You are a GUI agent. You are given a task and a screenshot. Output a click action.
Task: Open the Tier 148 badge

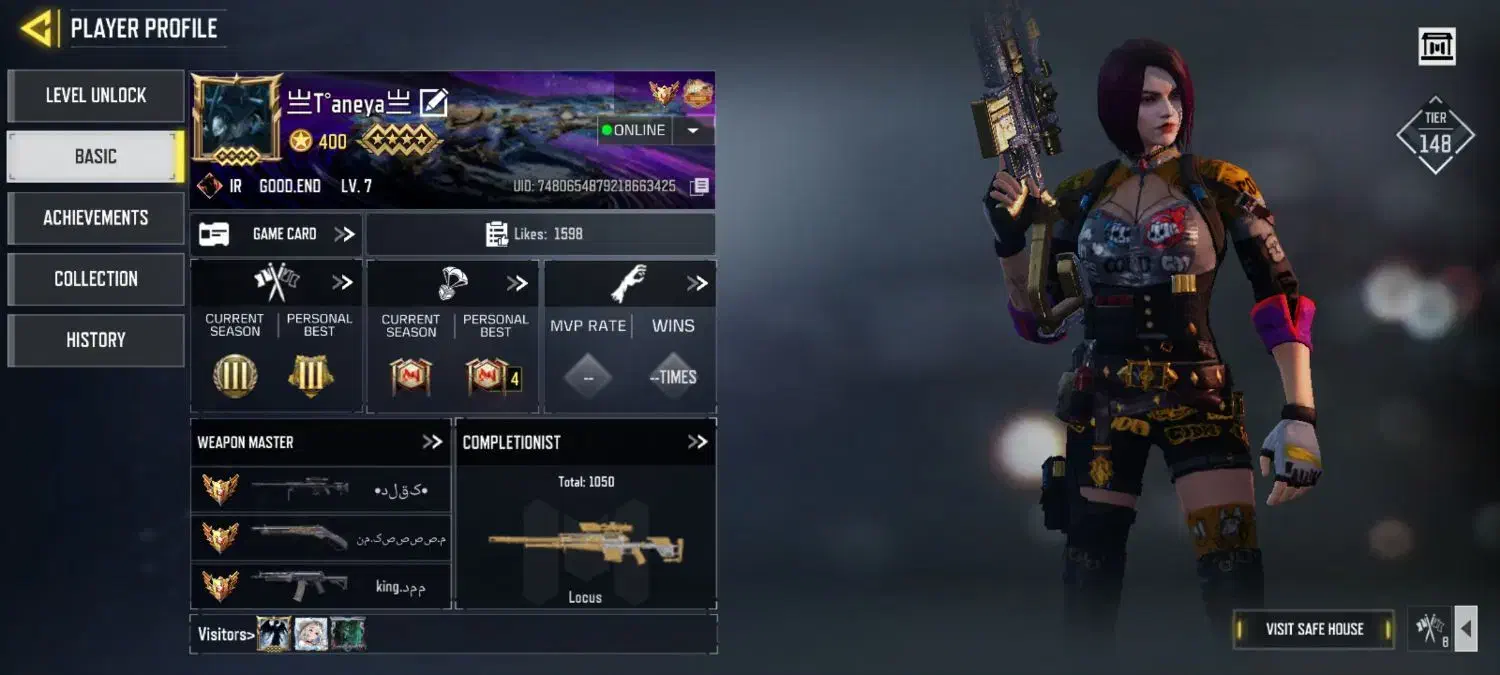pyautogui.click(x=1435, y=135)
